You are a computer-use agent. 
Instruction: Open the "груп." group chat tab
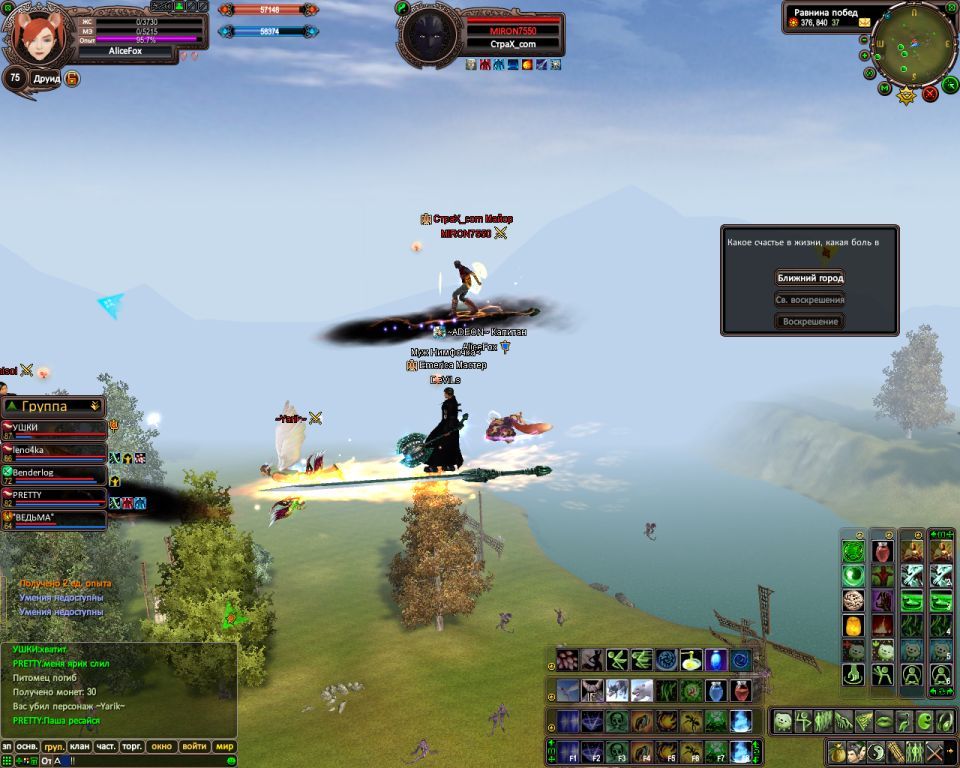54,747
